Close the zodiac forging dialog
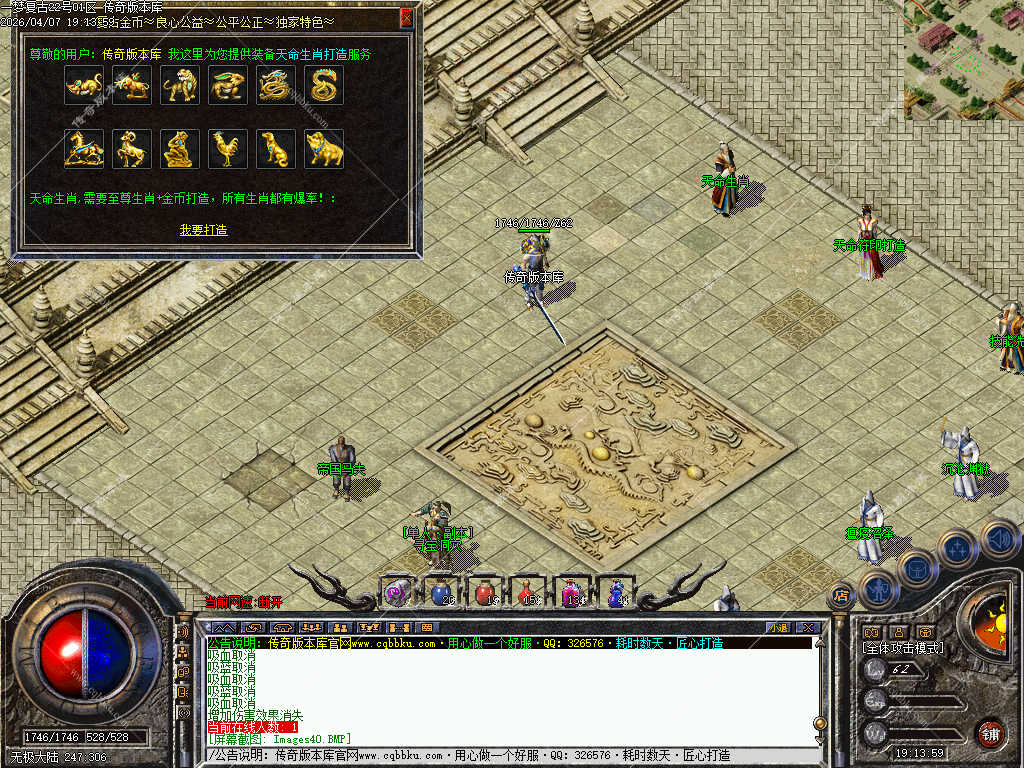1024x768 pixels. [x=406, y=17]
